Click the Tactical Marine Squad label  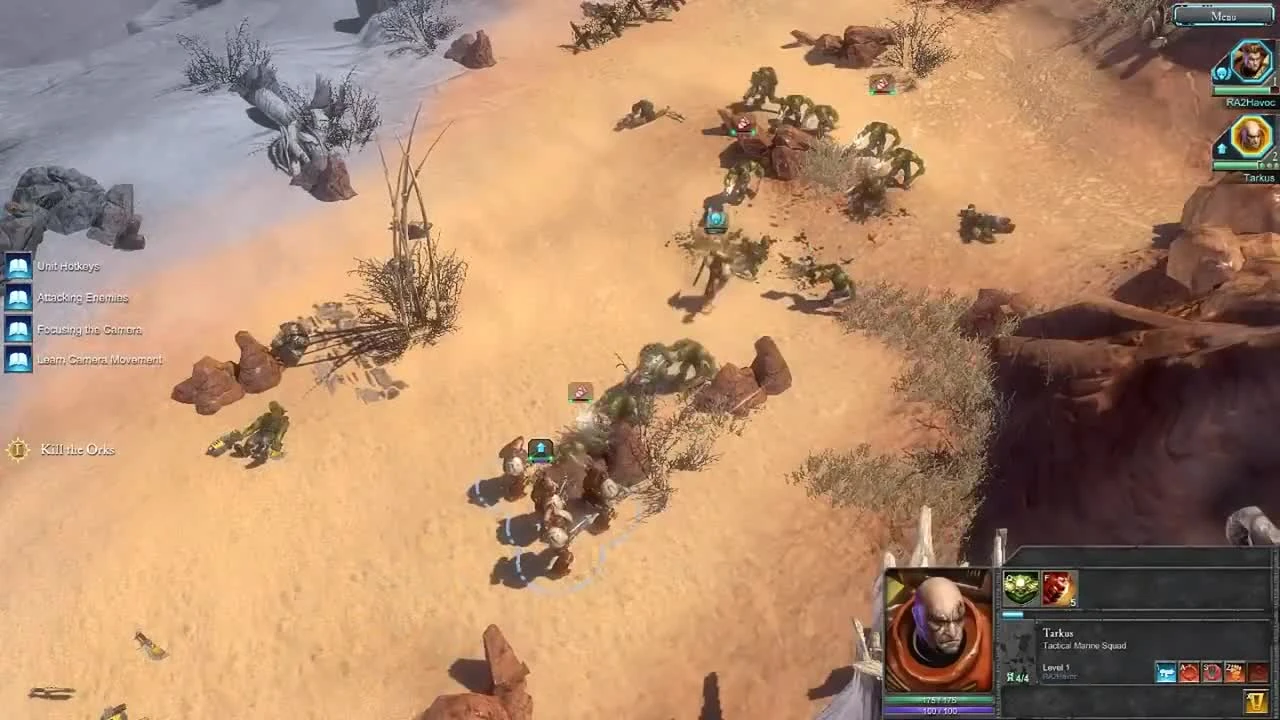[1086, 645]
